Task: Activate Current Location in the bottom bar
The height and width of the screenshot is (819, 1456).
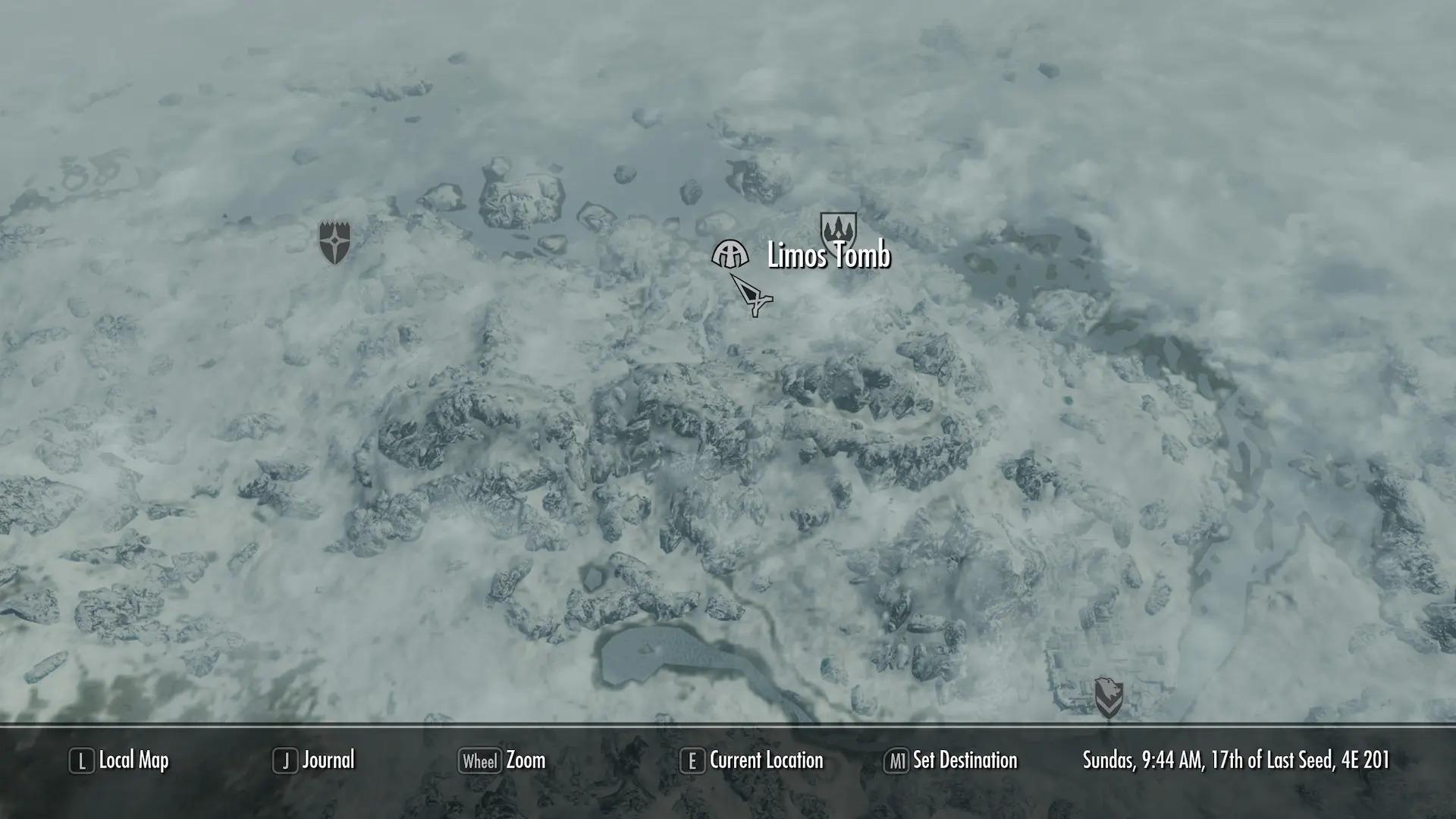Action: tap(766, 761)
